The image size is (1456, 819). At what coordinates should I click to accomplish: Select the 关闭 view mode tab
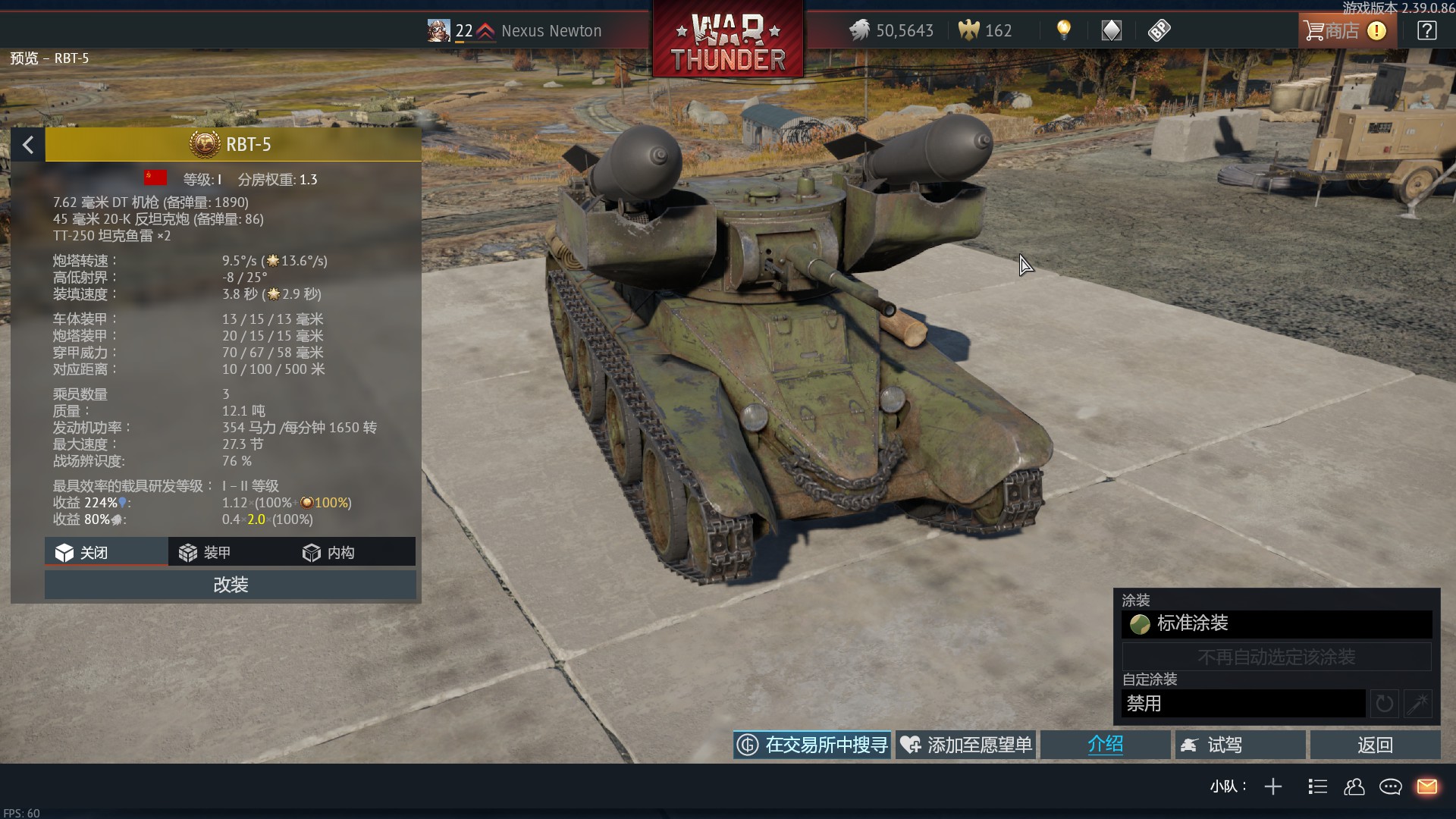82,553
